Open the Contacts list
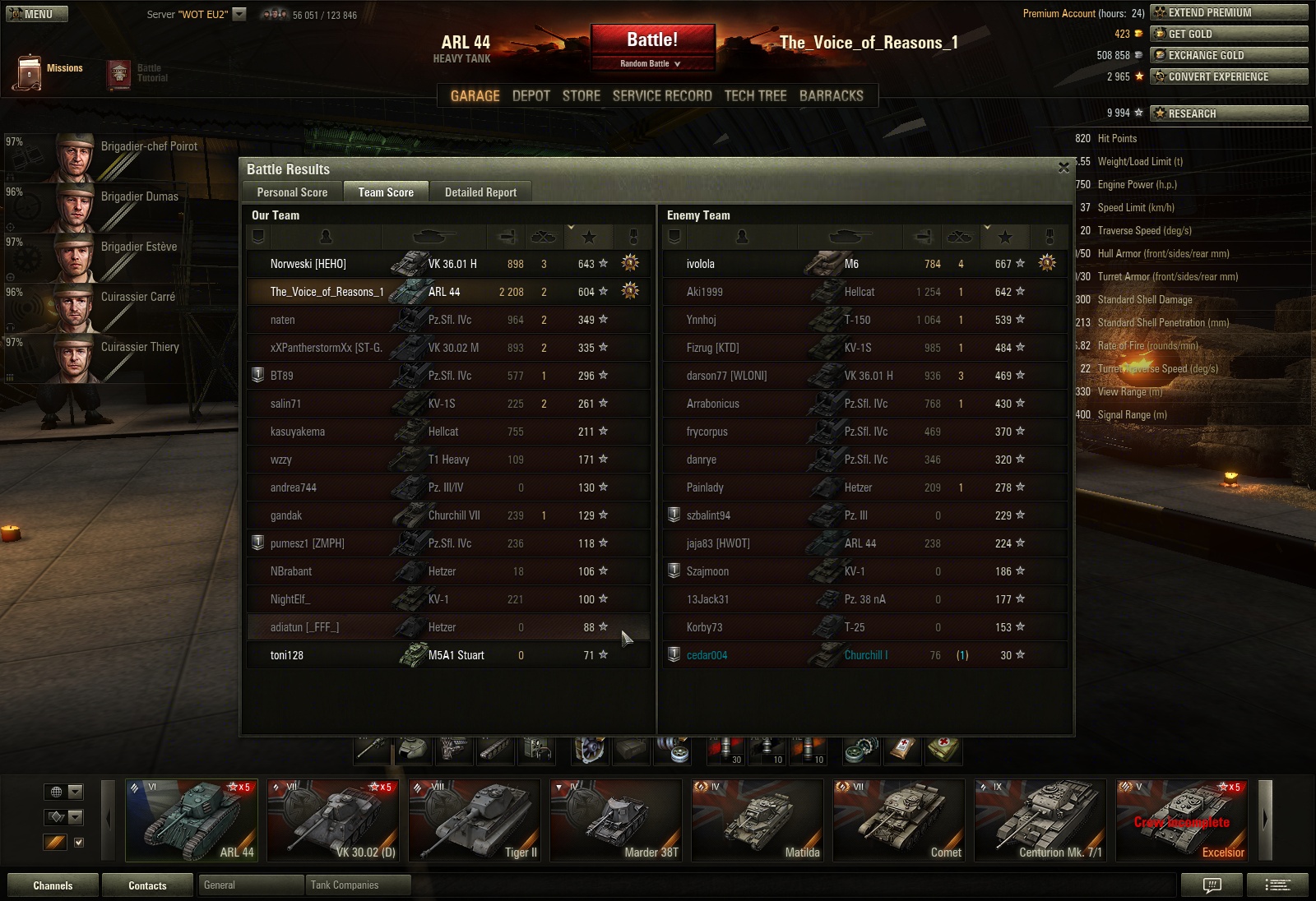This screenshot has height=901, width=1316. click(147, 885)
